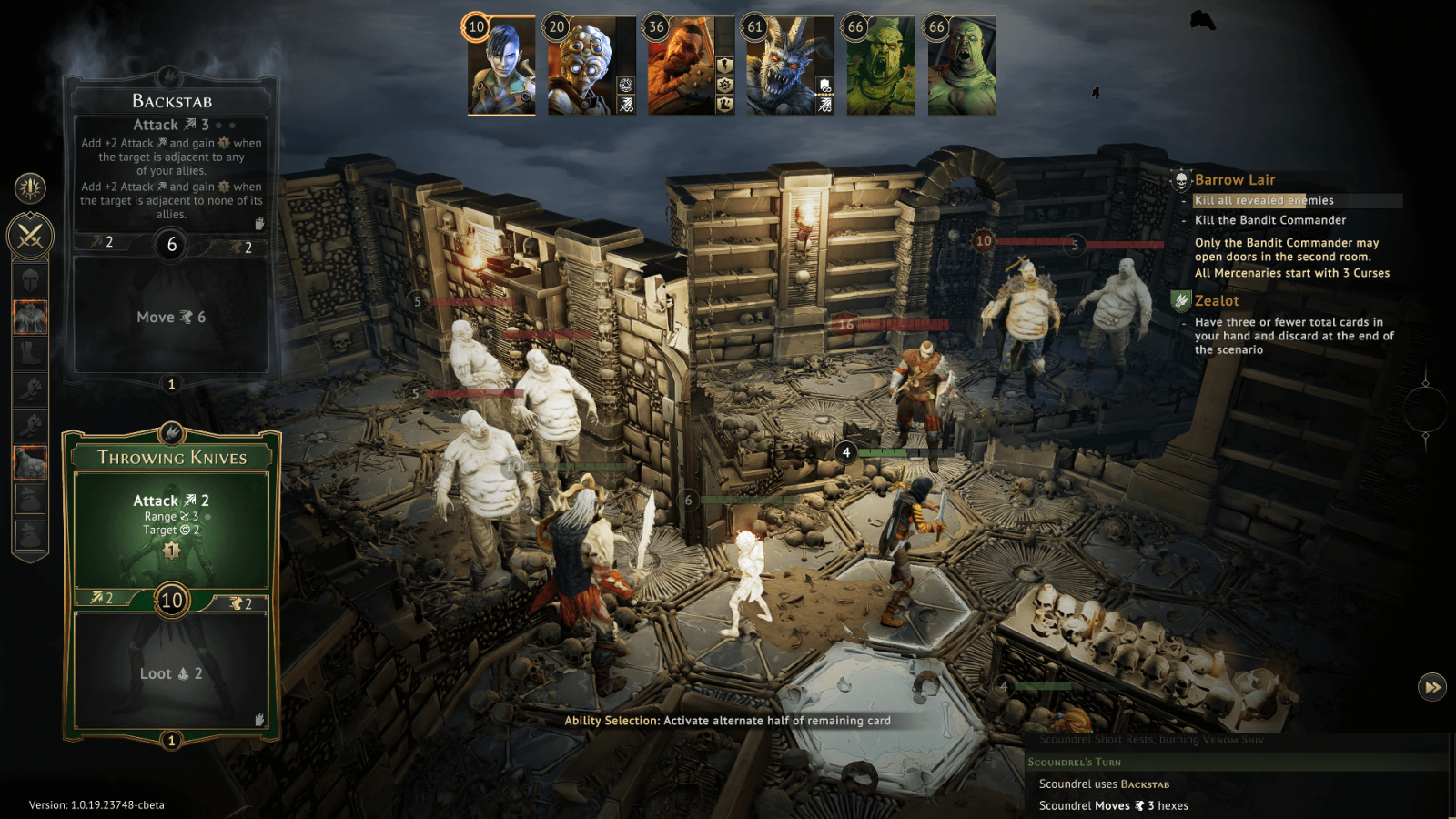Open the Barrow Lair skull objective icon
This screenshot has height=819, width=1456.
pyautogui.click(x=1181, y=180)
